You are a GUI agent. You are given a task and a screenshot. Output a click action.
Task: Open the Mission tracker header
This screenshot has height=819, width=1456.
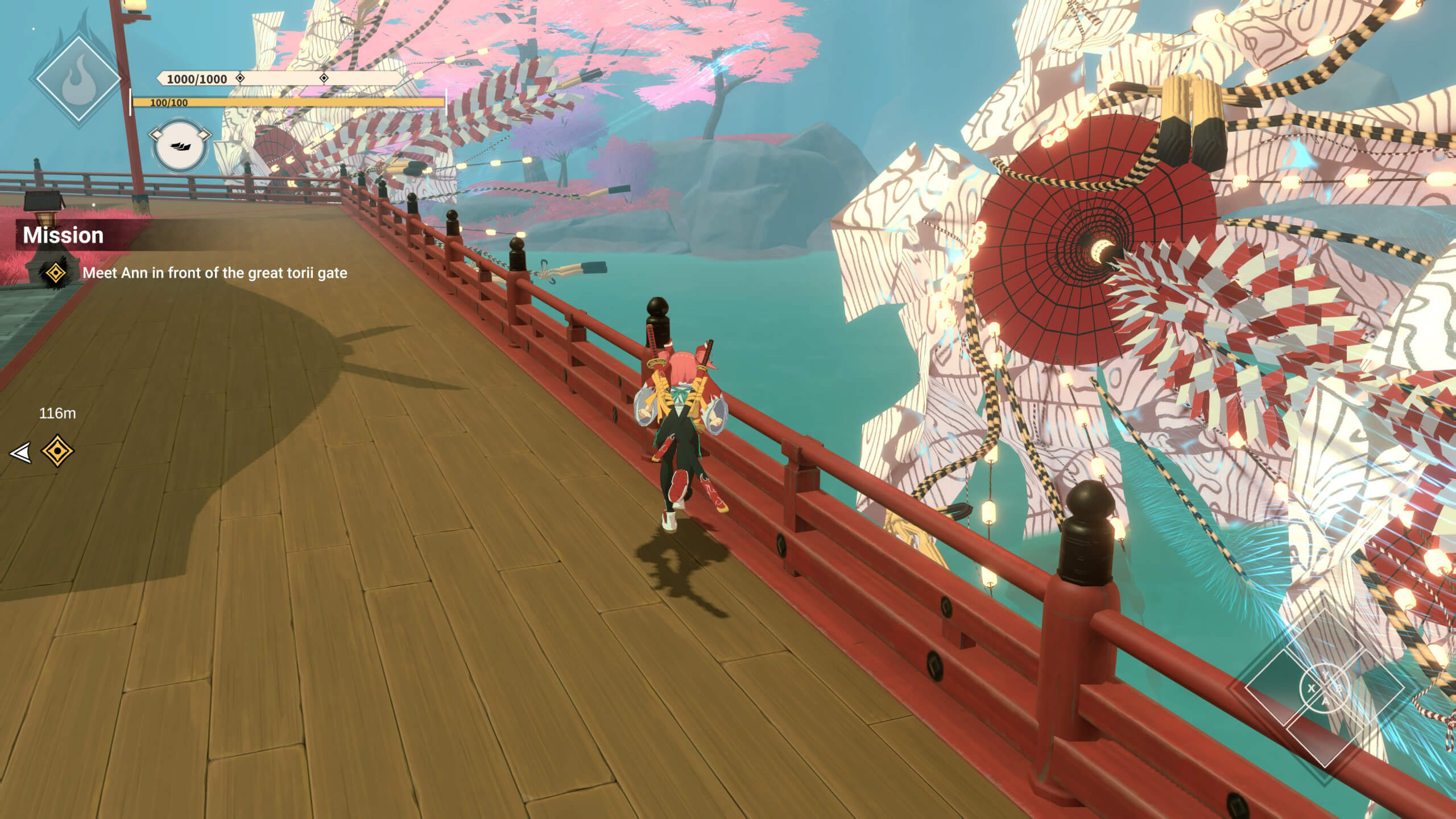pyautogui.click(x=63, y=235)
